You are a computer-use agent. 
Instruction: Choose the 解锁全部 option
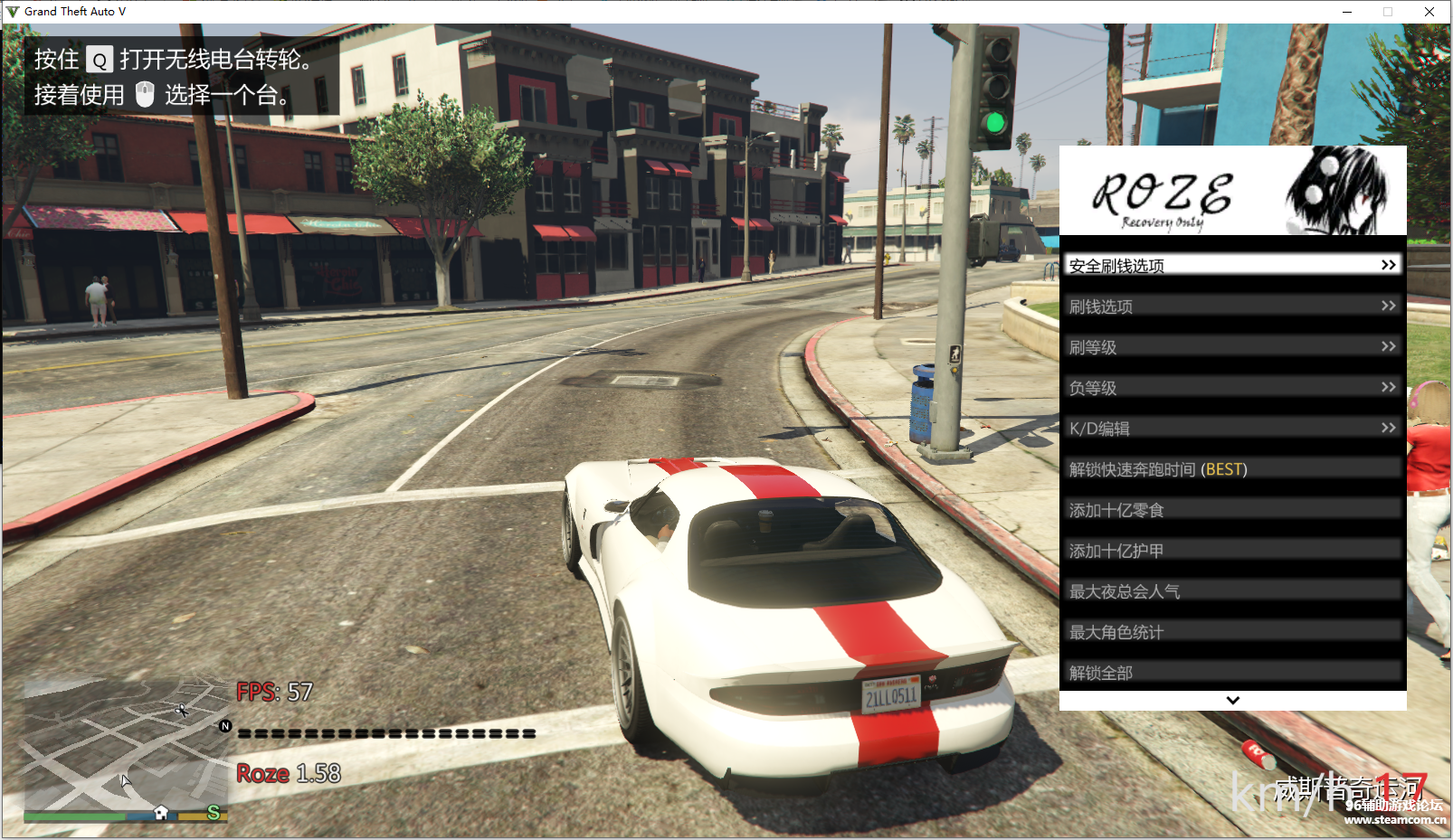[1232, 672]
